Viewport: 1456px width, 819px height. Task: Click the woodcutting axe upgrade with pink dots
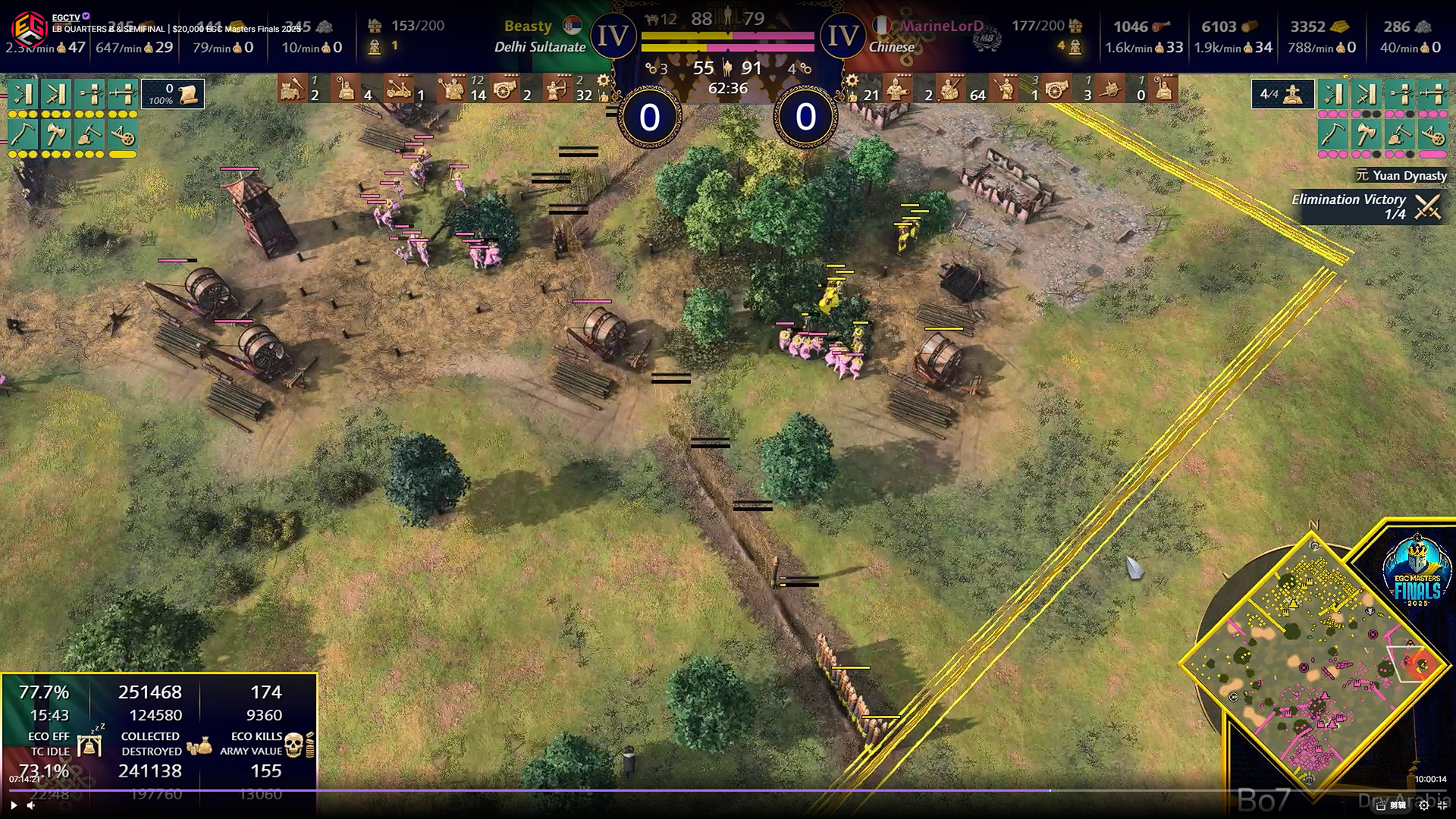click(x=1365, y=136)
